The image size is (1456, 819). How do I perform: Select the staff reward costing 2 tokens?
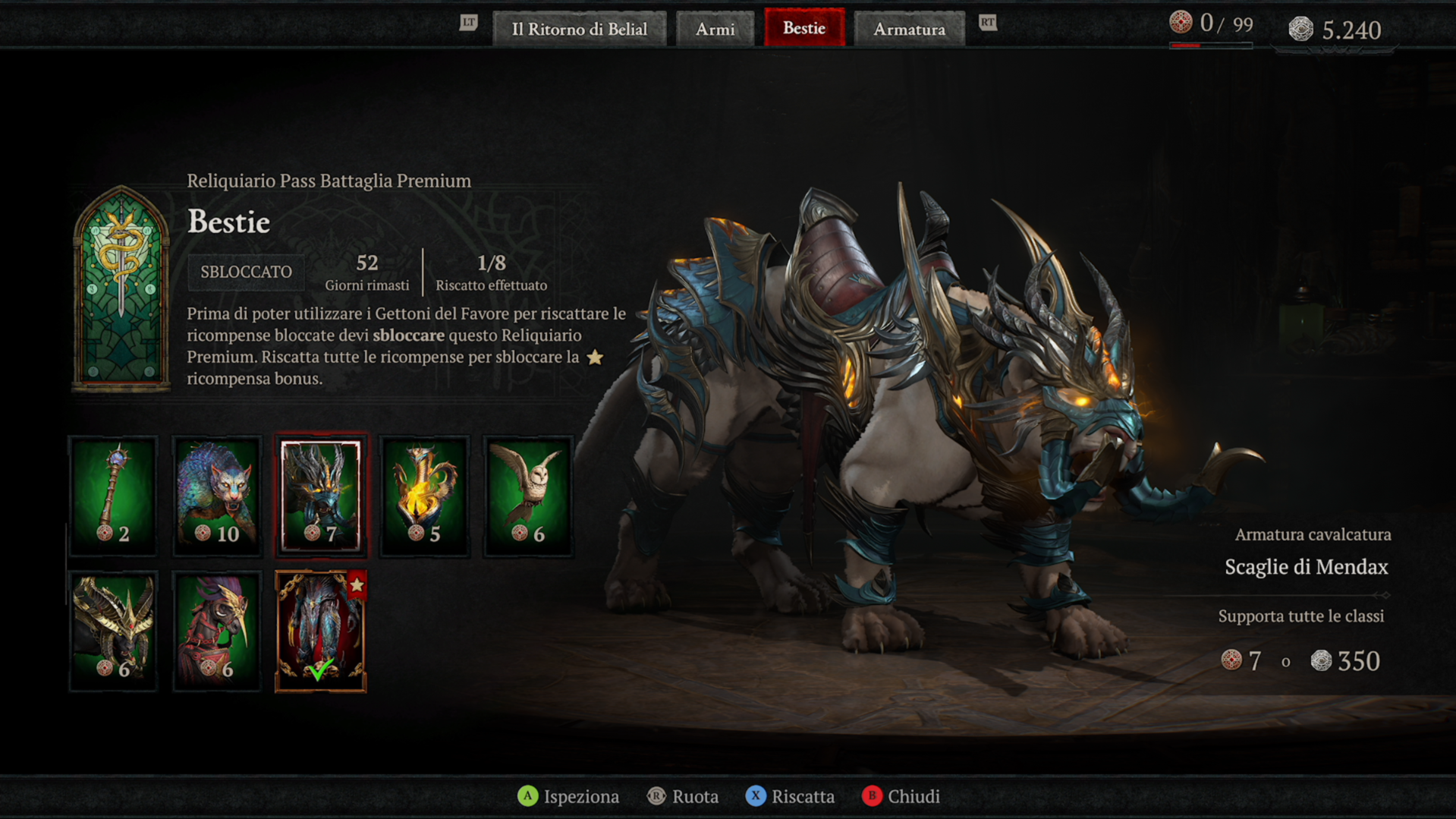pyautogui.click(x=114, y=496)
